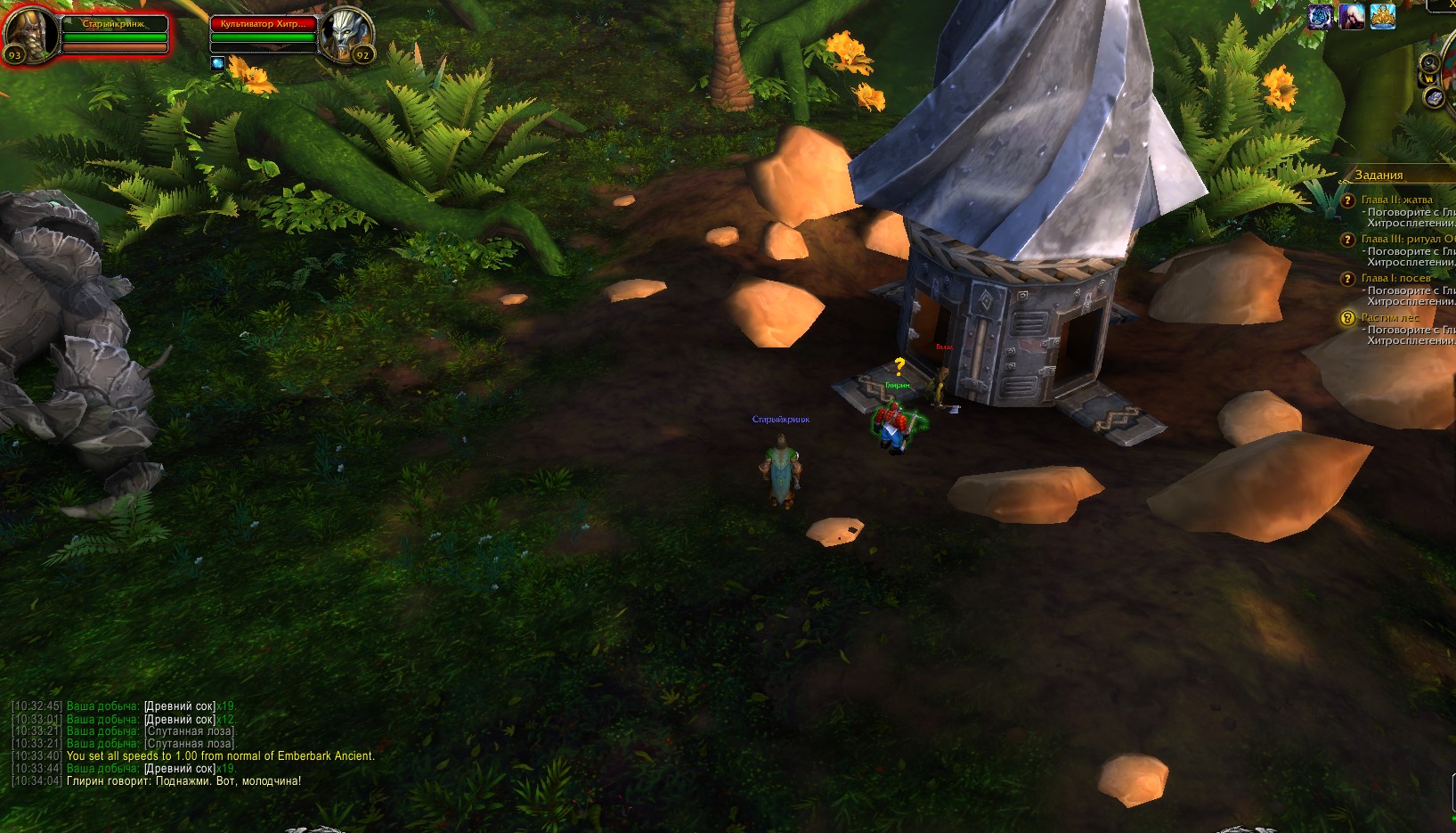This screenshot has height=833, width=1456.
Task: Click the Задания quest tracker header
Action: tap(1379, 176)
